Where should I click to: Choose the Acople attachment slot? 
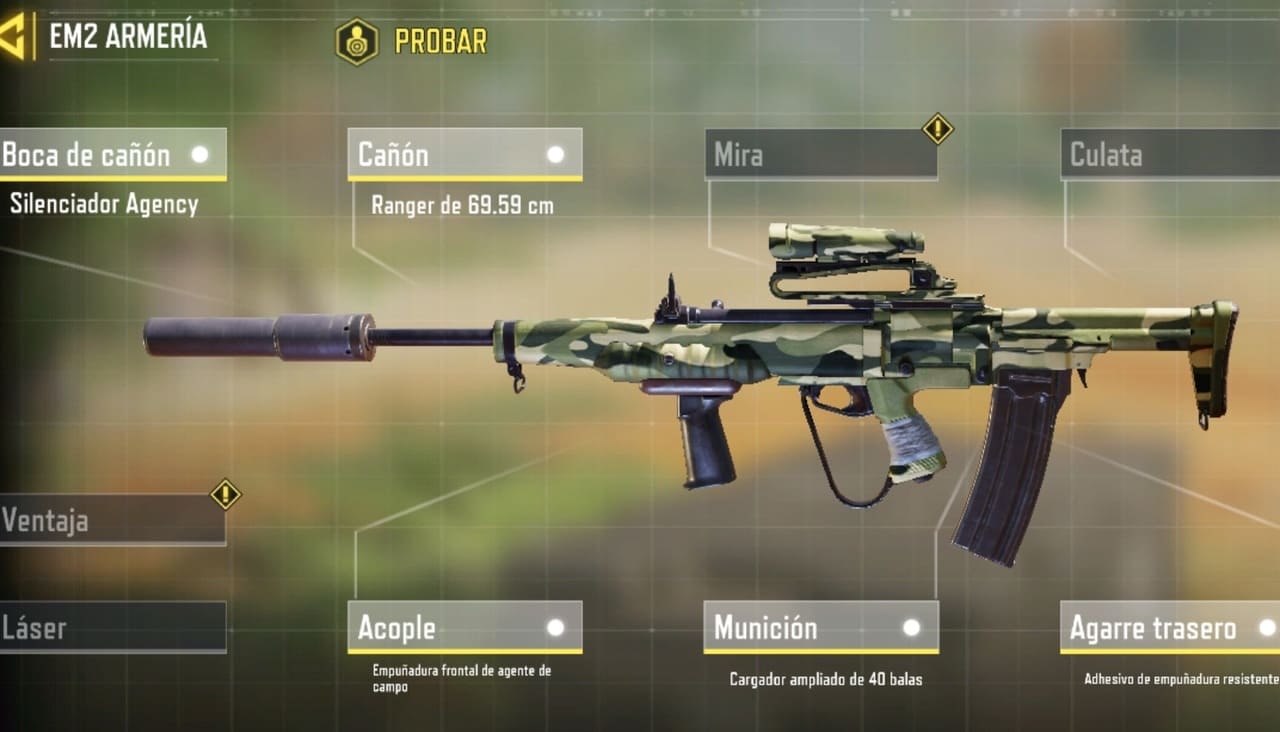[465, 628]
